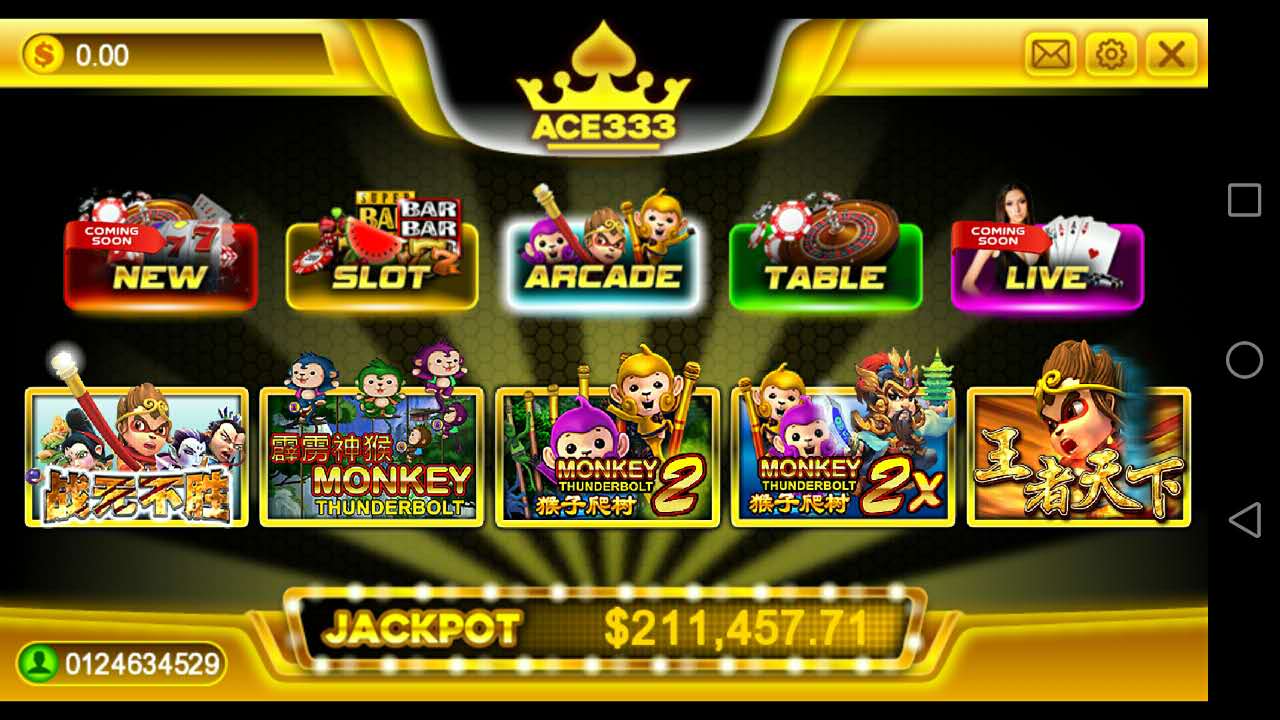Launch the 王者天下 game
Viewport: 1280px width, 720px height.
(1078, 455)
